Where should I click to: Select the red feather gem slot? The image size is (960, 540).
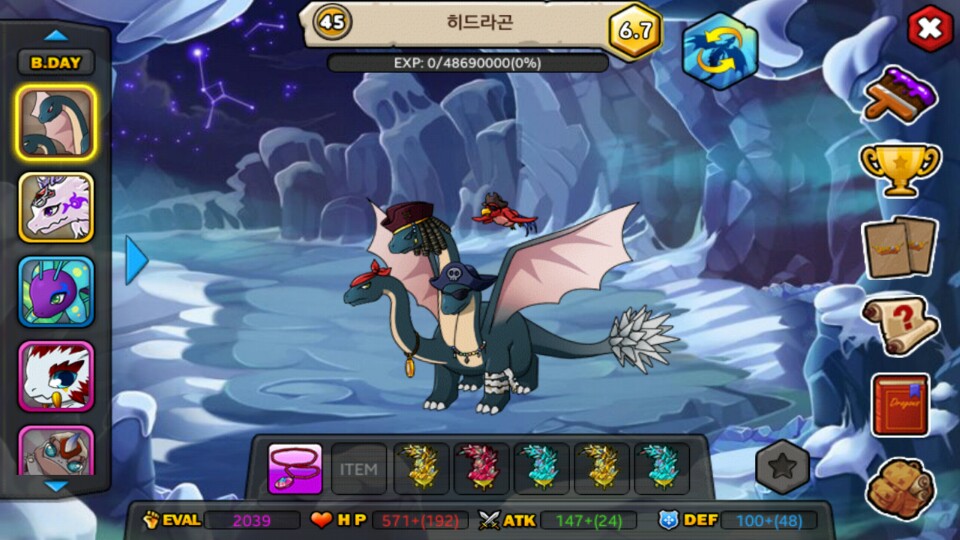(x=481, y=469)
